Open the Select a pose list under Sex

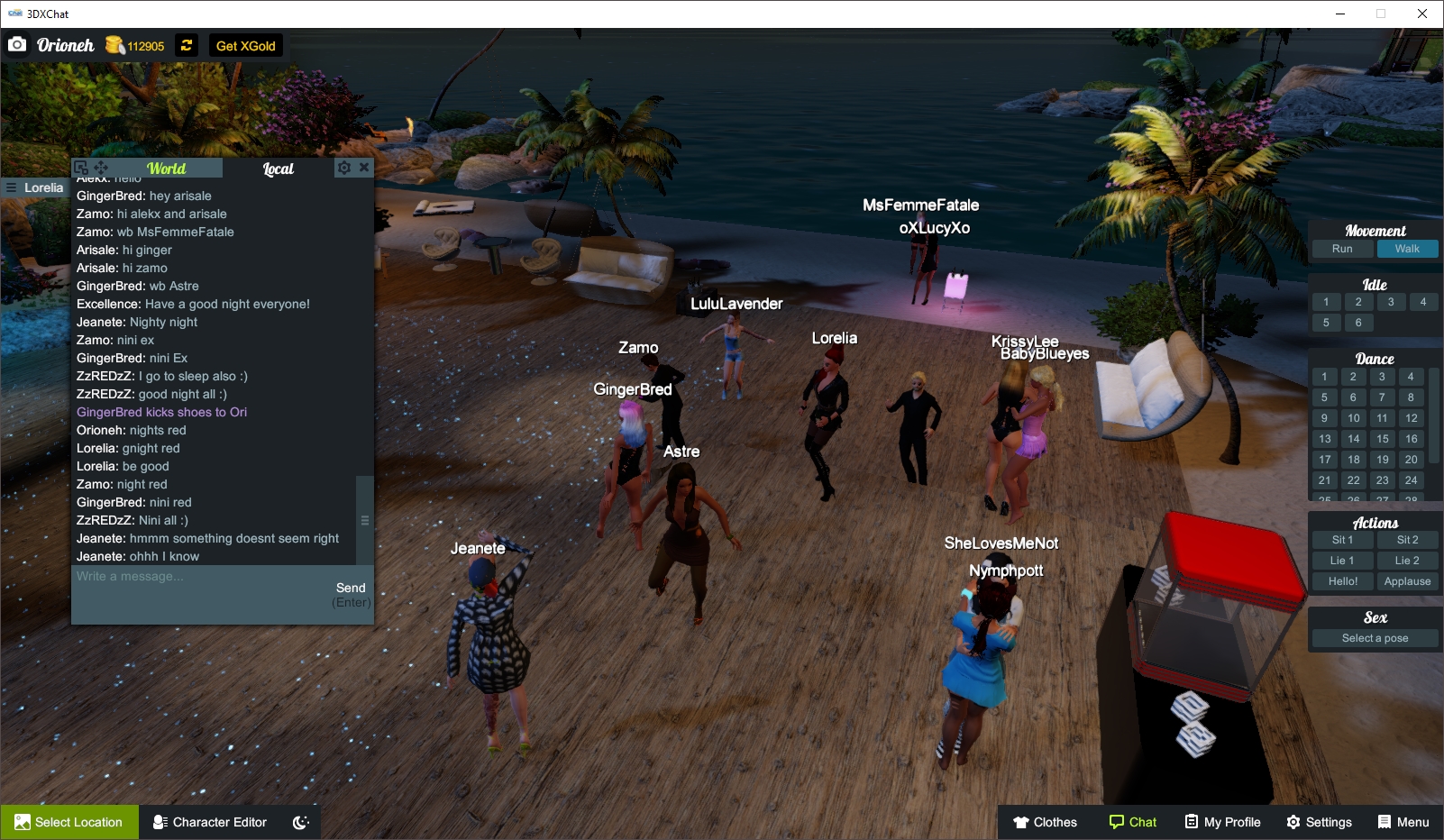(x=1374, y=637)
